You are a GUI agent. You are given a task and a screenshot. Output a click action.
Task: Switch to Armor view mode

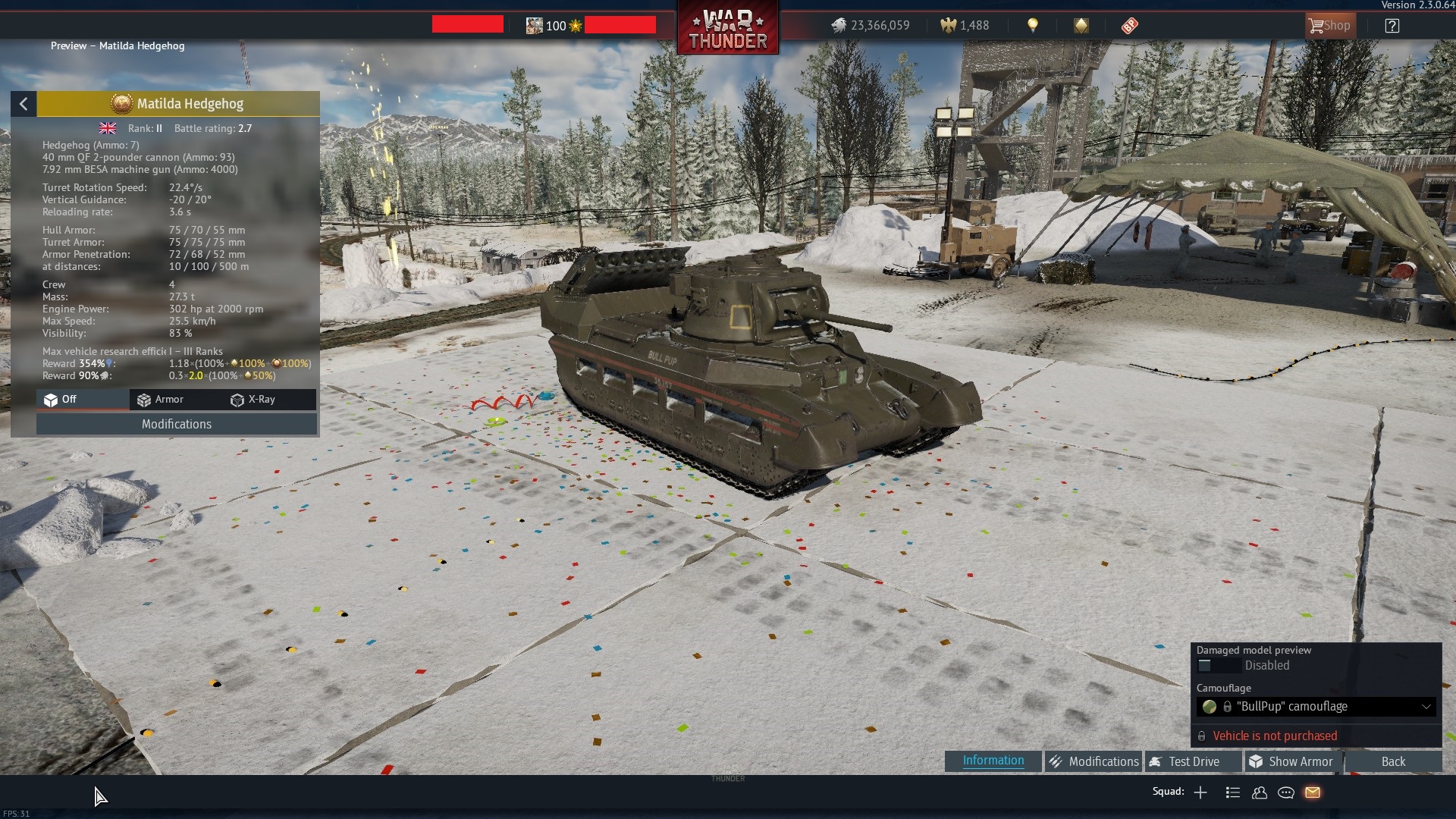[161, 400]
